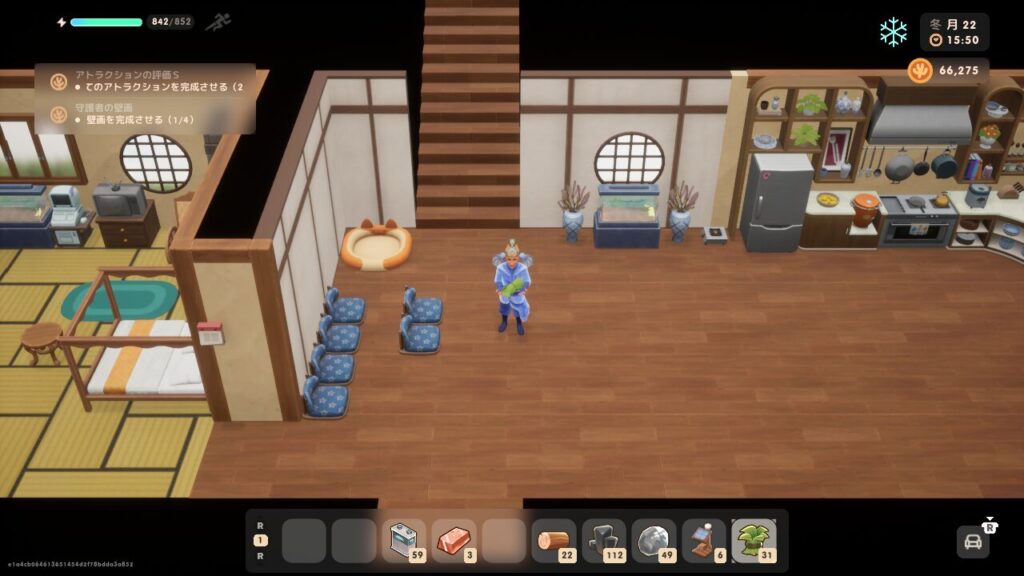Viewport: 1024px width, 576px height.
Task: Open the calendar date and time panel
Action: point(954,32)
